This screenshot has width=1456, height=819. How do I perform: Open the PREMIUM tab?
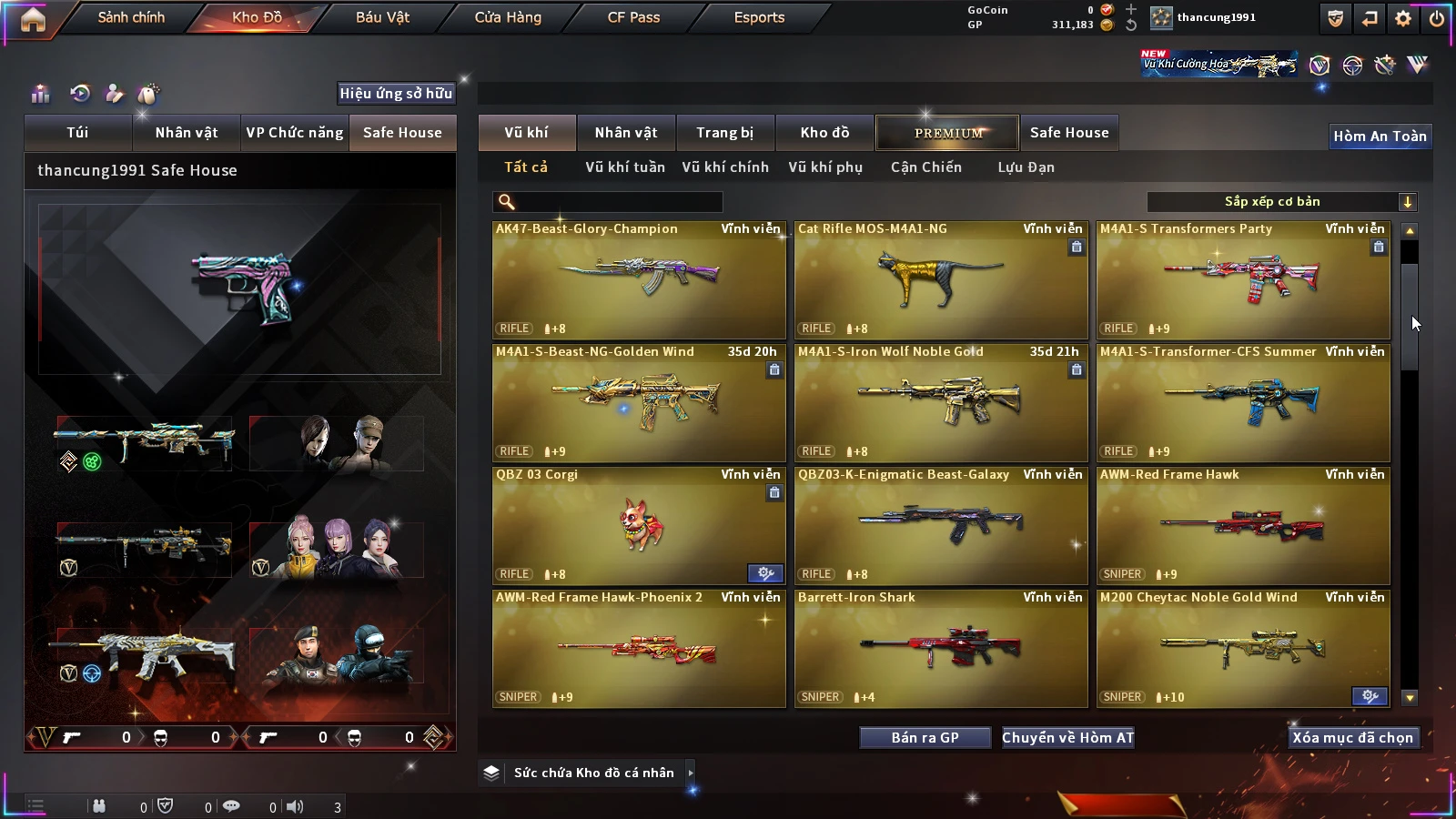948,133
